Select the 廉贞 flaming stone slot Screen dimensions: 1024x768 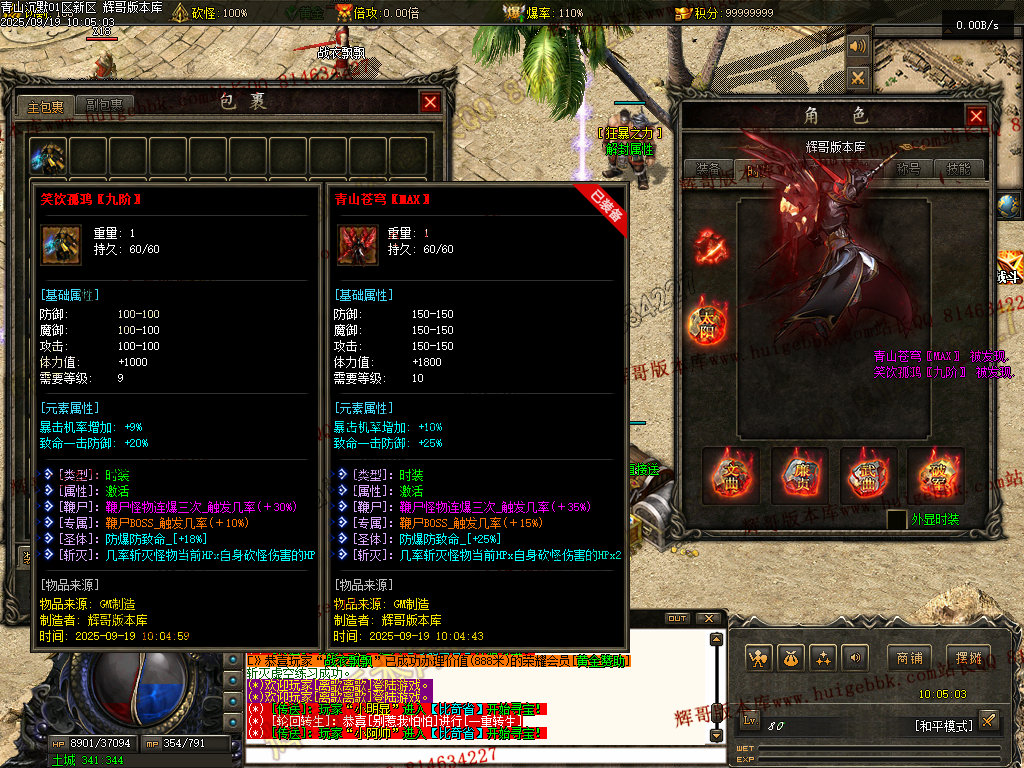coord(799,475)
